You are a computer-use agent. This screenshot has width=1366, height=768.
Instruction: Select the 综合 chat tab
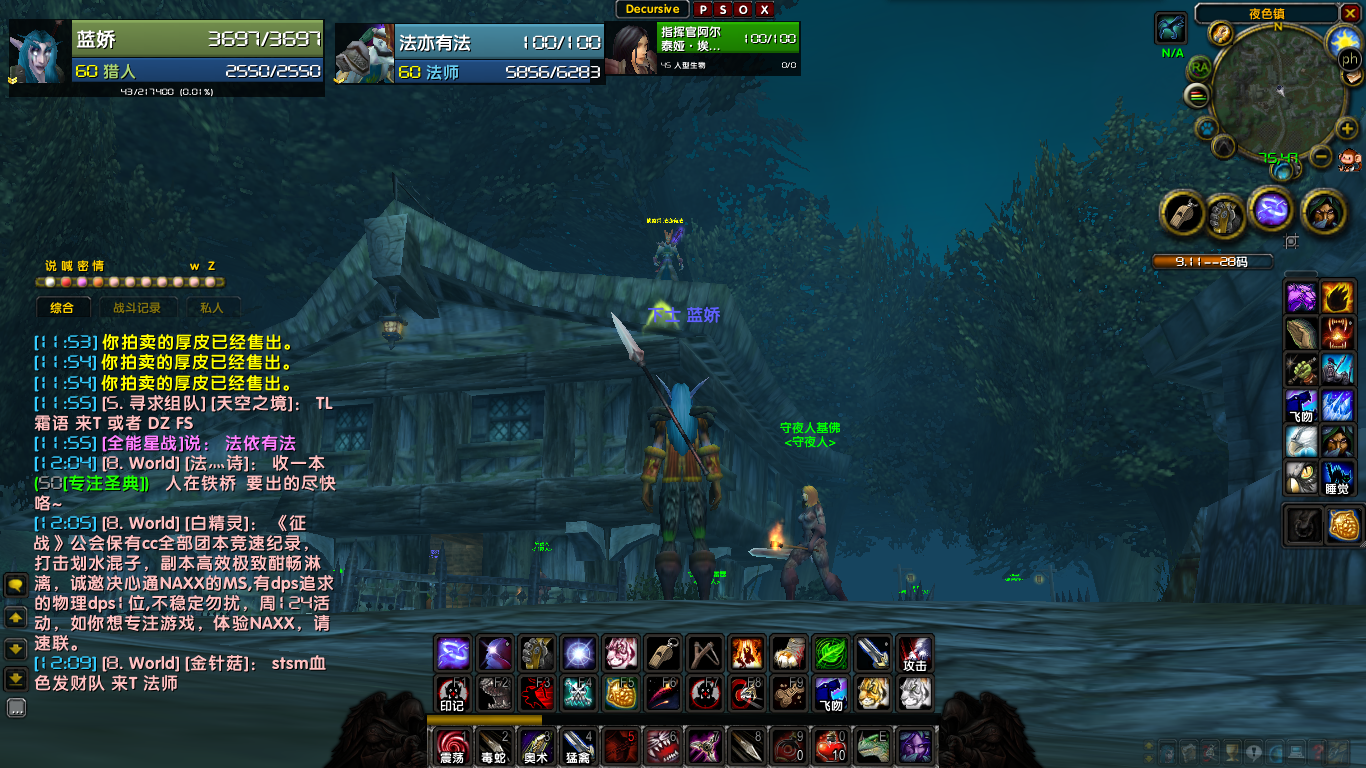pyautogui.click(x=62, y=308)
